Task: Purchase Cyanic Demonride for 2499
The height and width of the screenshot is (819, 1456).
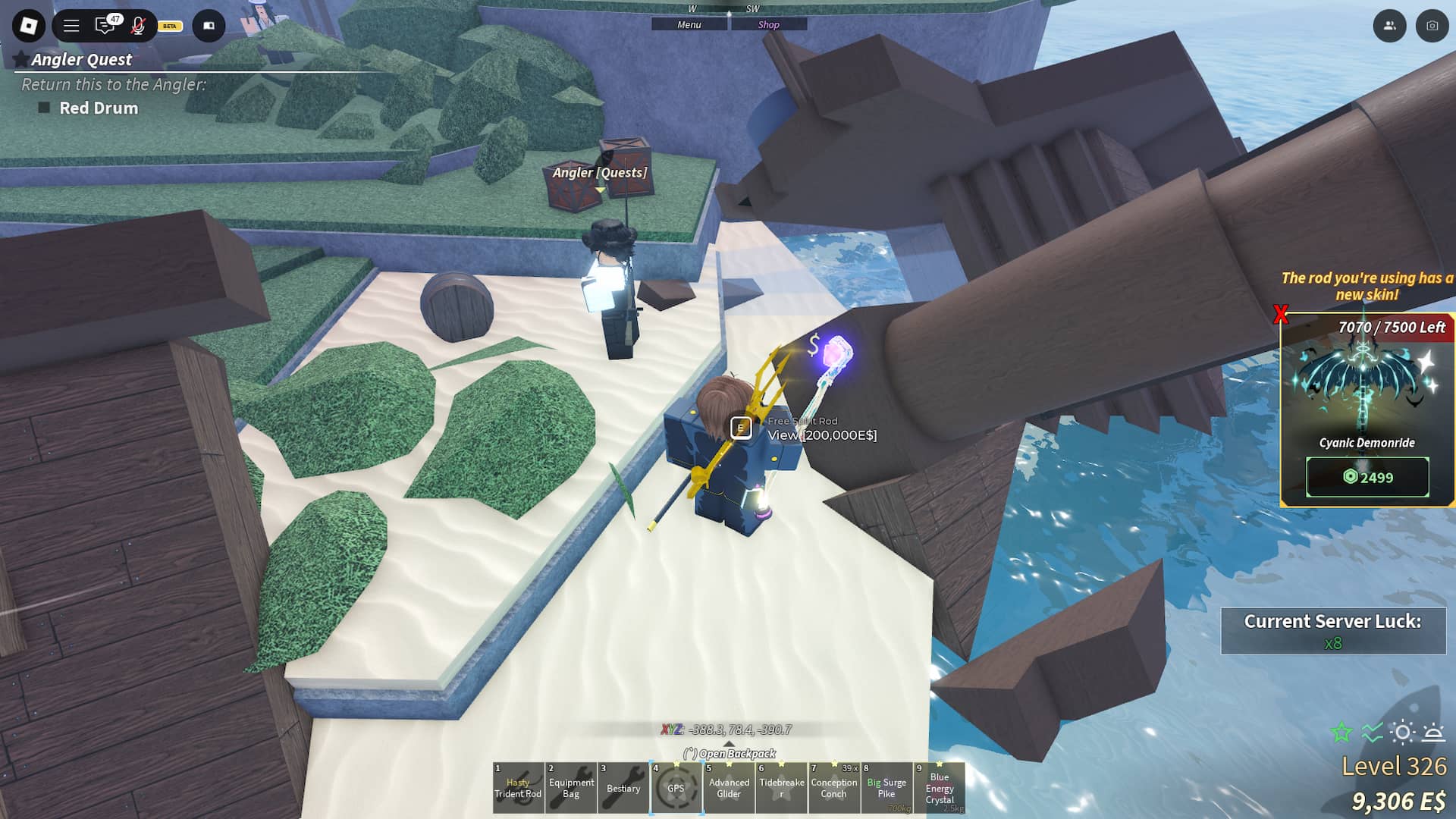Action: (x=1367, y=477)
